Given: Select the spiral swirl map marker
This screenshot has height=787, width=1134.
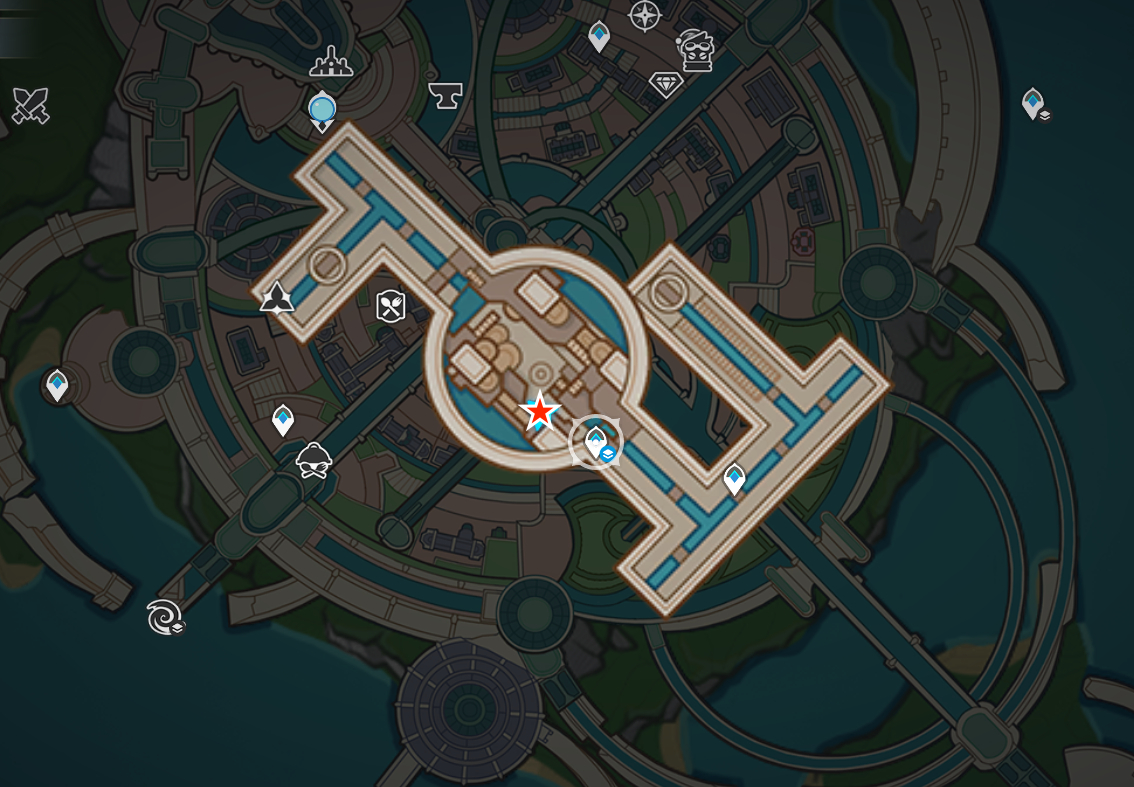Looking at the screenshot, I should pyautogui.click(x=163, y=618).
